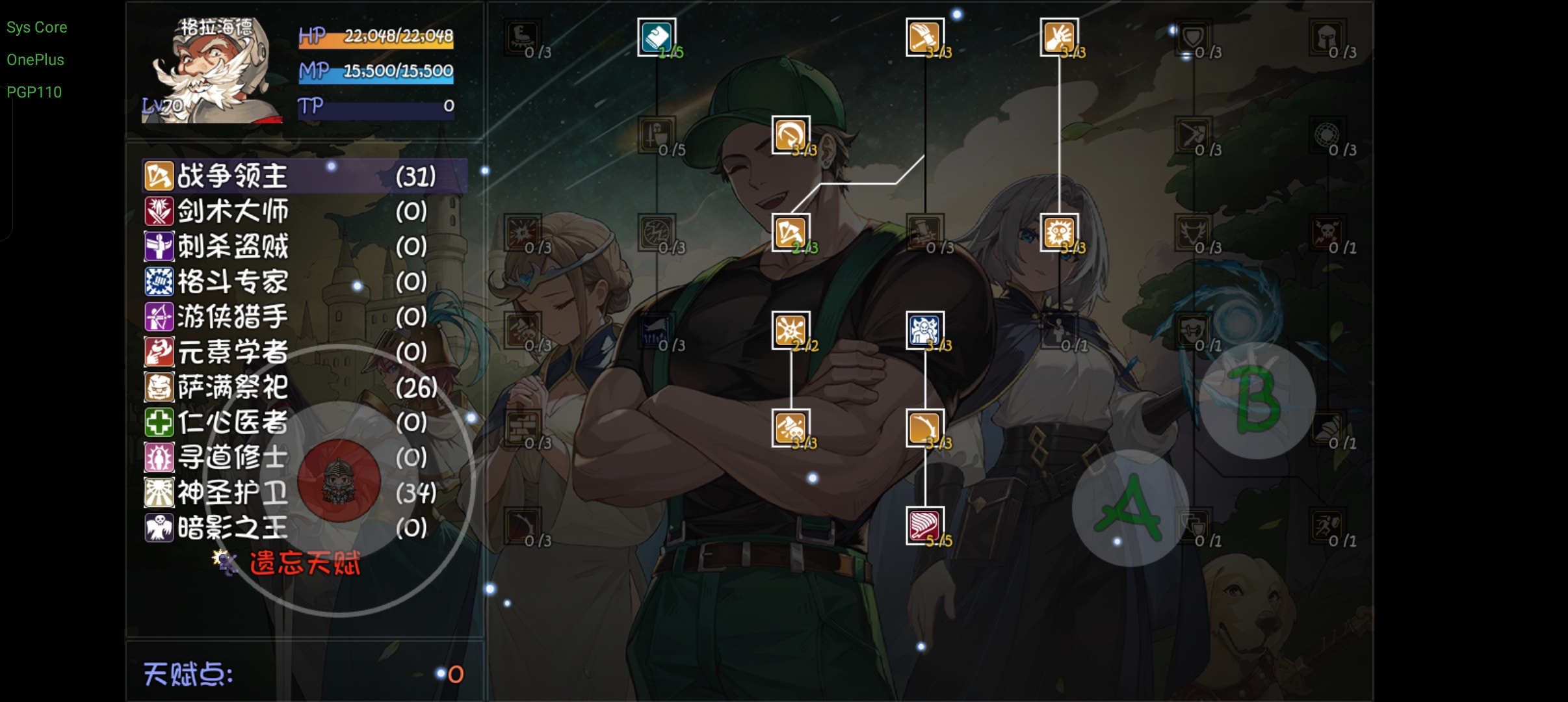1568x702 pixels.
Task: Select the locked helmet talent node
Action: (x=1326, y=37)
